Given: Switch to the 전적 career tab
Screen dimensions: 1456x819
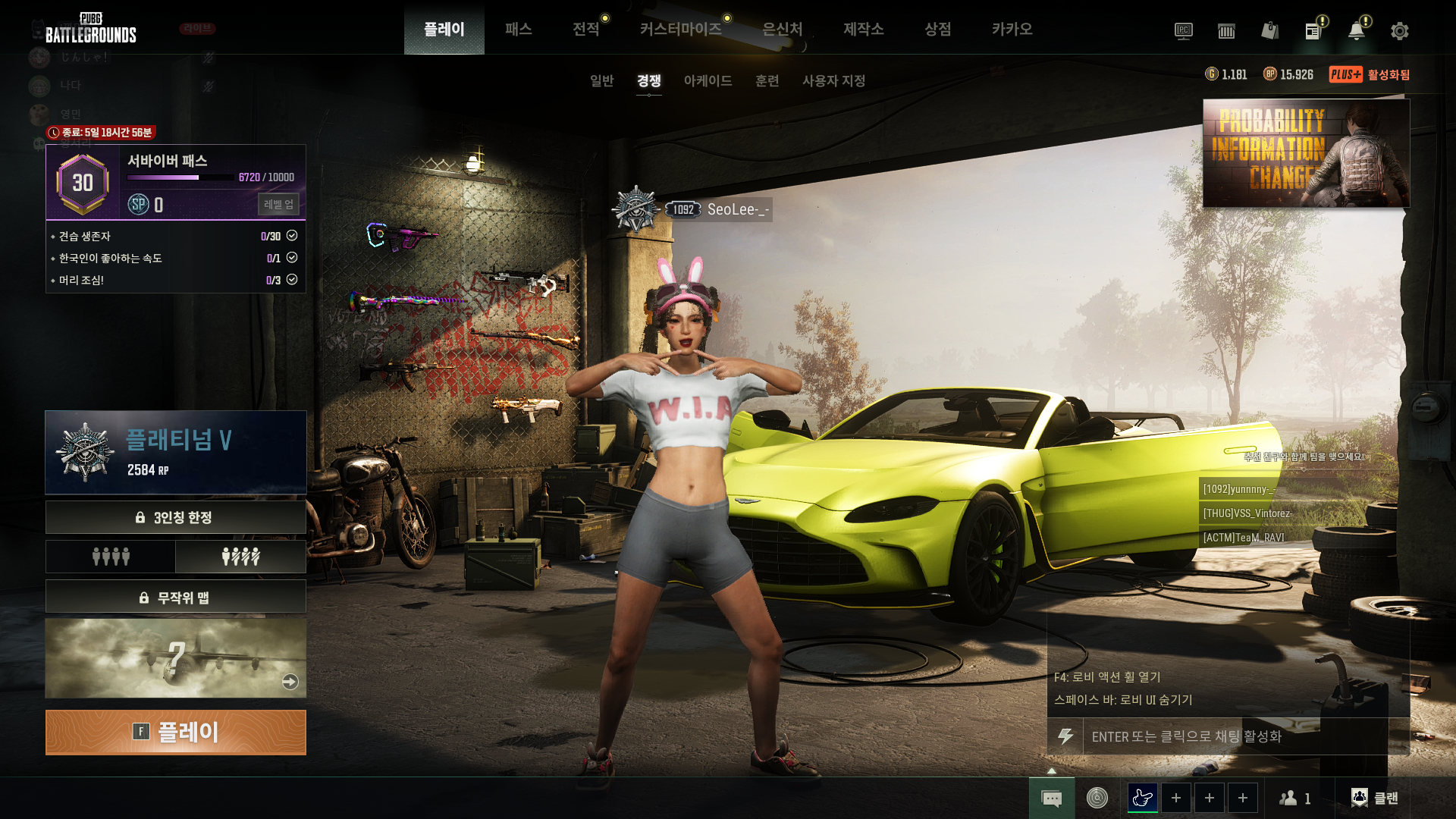Looking at the screenshot, I should click(585, 29).
